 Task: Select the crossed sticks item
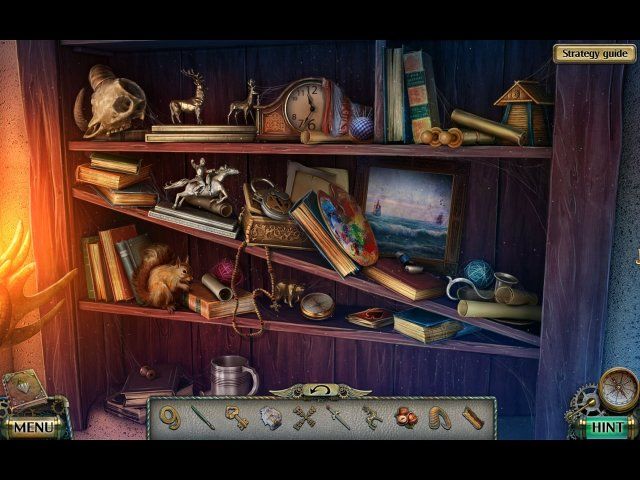(305, 417)
